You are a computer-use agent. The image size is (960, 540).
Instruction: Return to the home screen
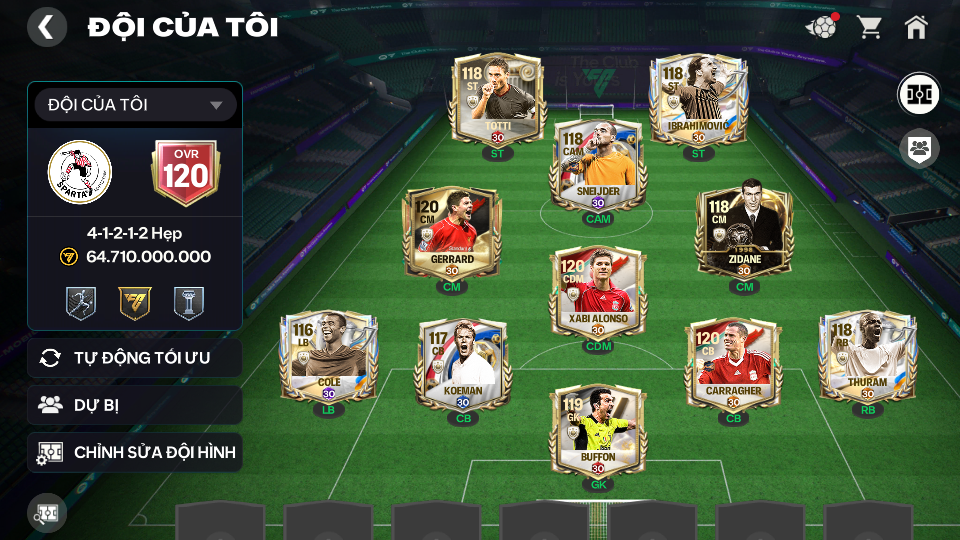[x=916, y=27]
